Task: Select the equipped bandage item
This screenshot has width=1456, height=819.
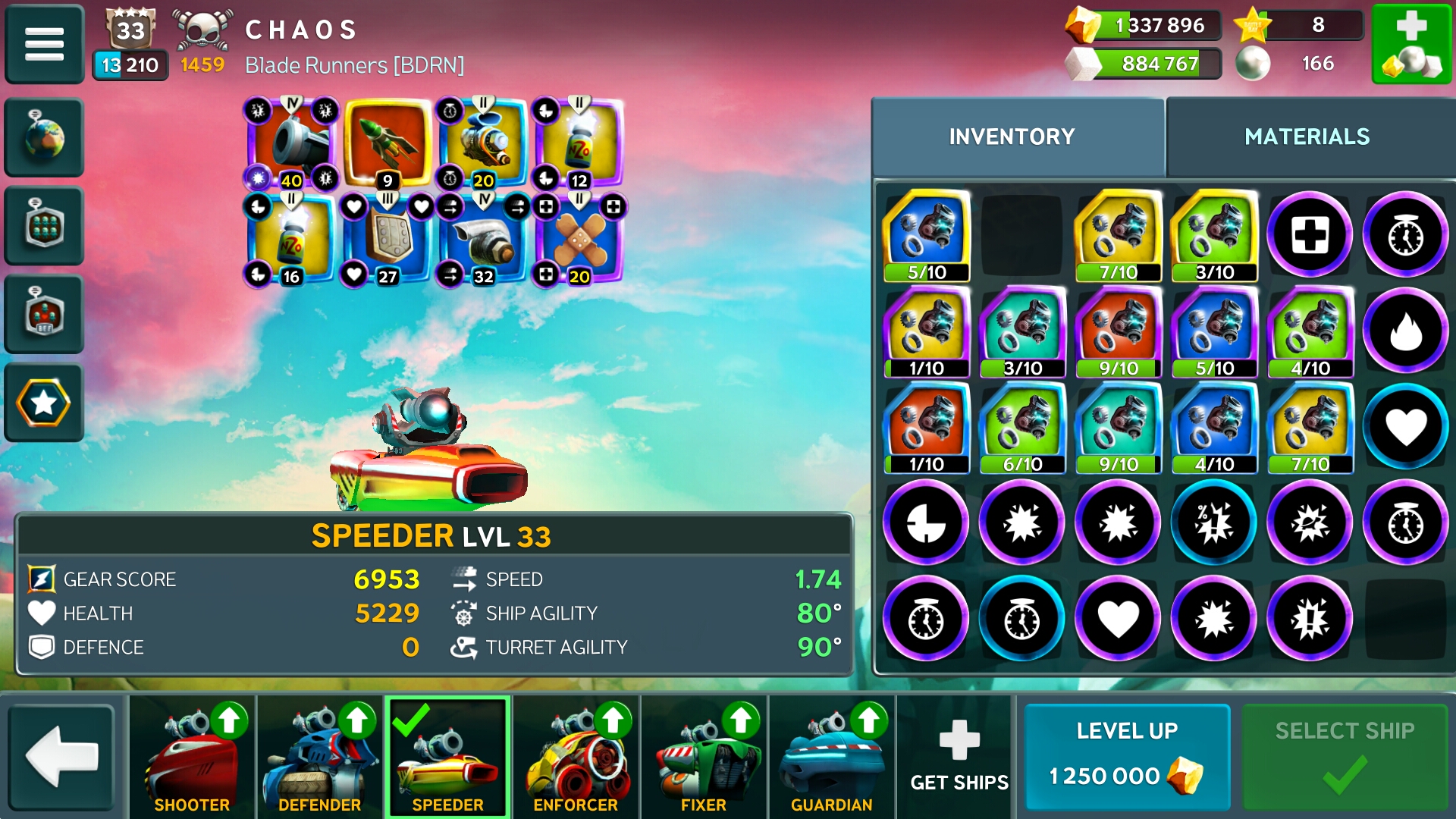Action: pos(579,240)
